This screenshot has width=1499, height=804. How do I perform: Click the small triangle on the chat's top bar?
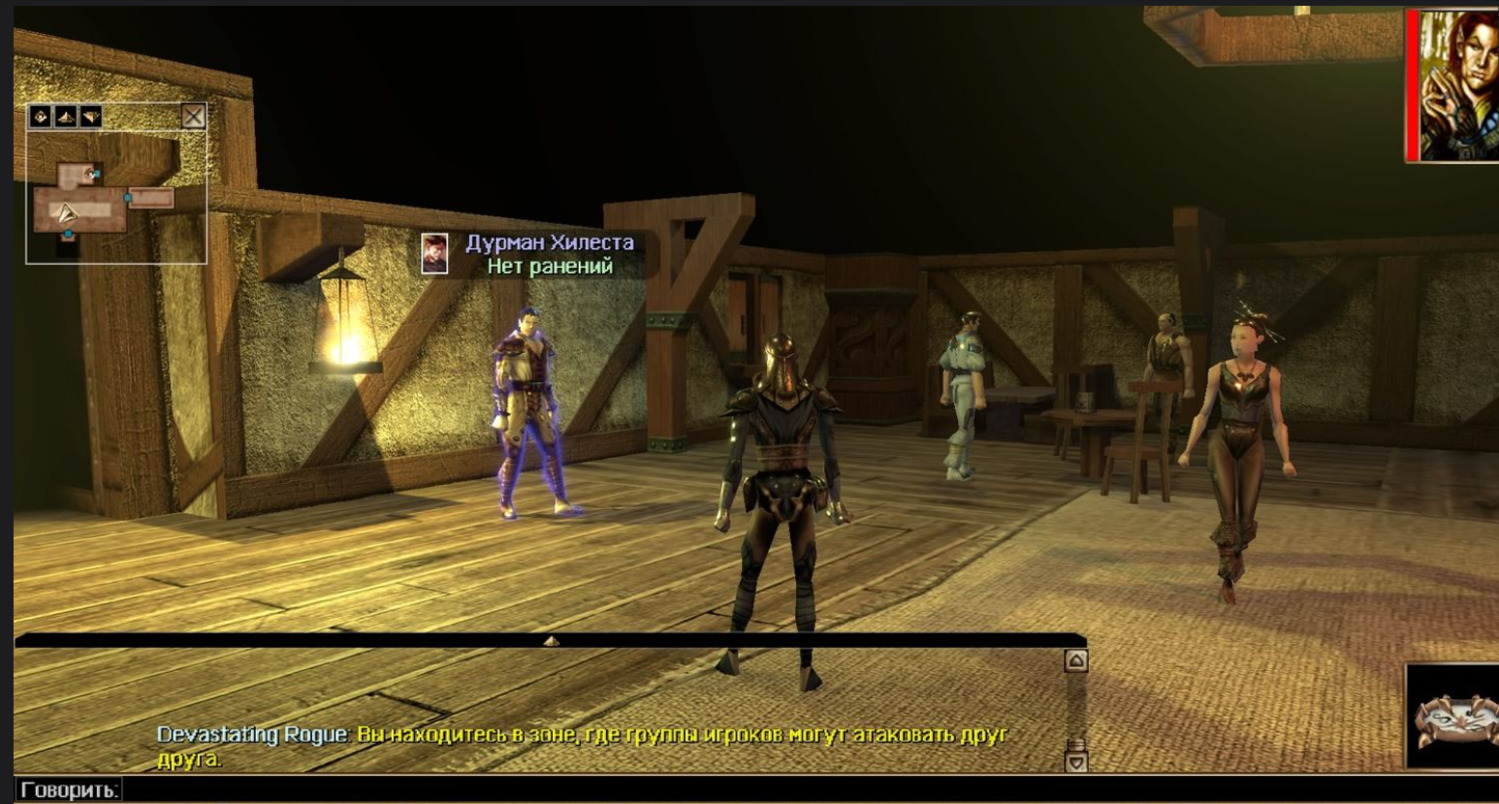(551, 641)
